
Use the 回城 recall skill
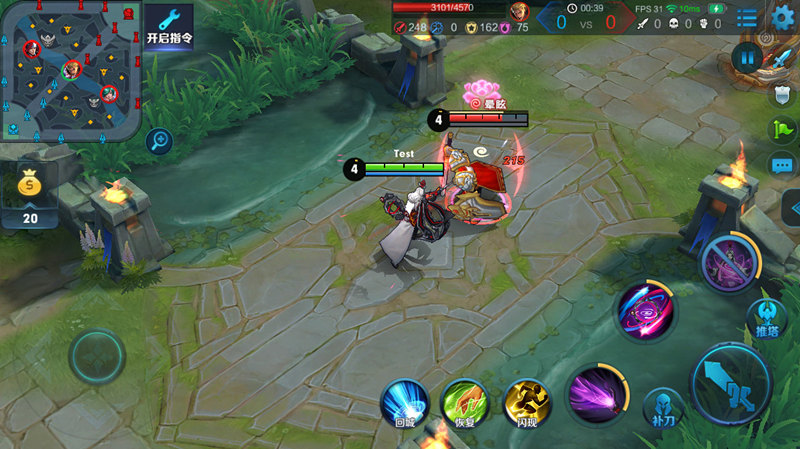(405, 401)
